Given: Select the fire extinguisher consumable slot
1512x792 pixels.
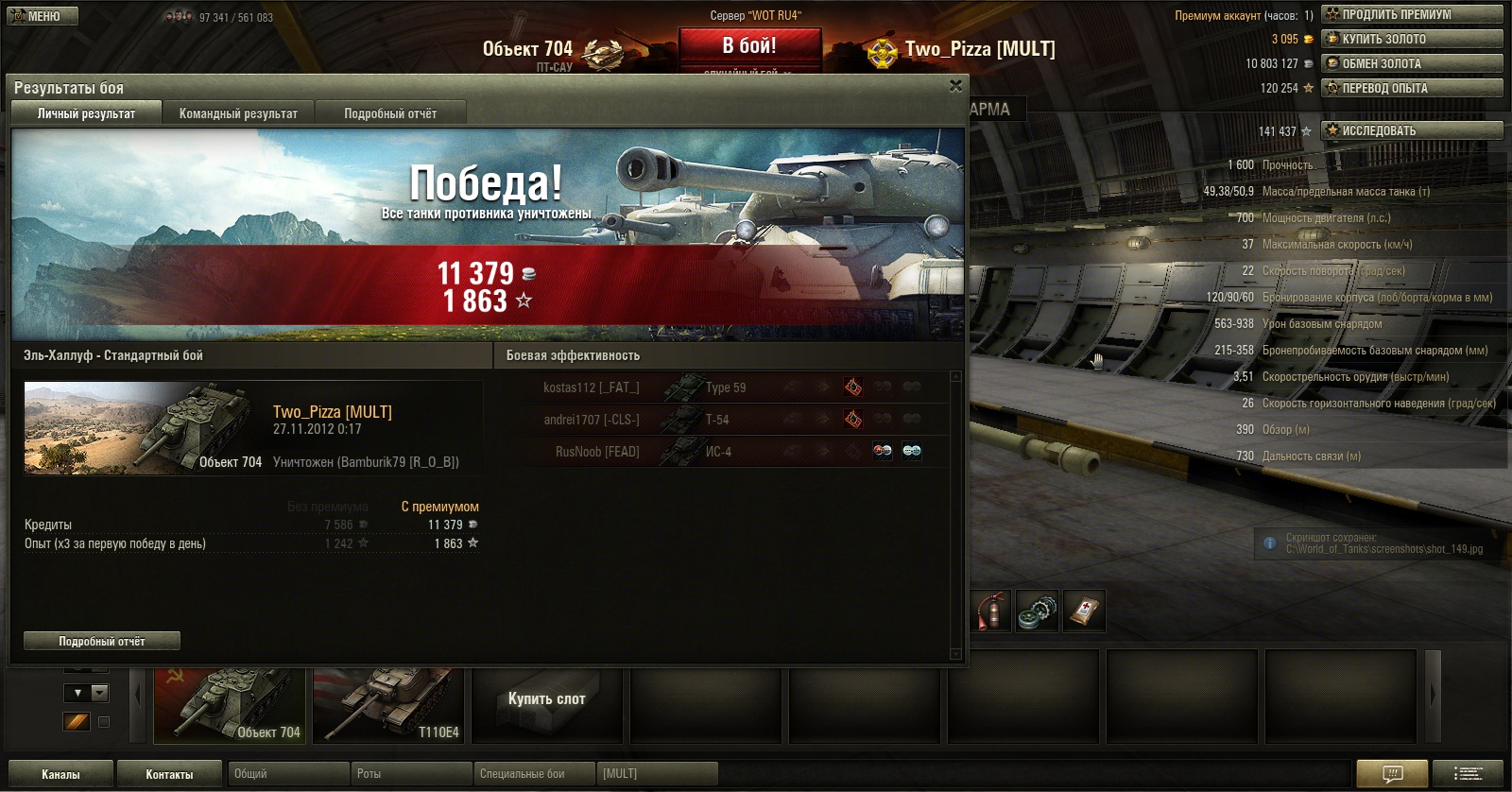Looking at the screenshot, I should (x=990, y=611).
